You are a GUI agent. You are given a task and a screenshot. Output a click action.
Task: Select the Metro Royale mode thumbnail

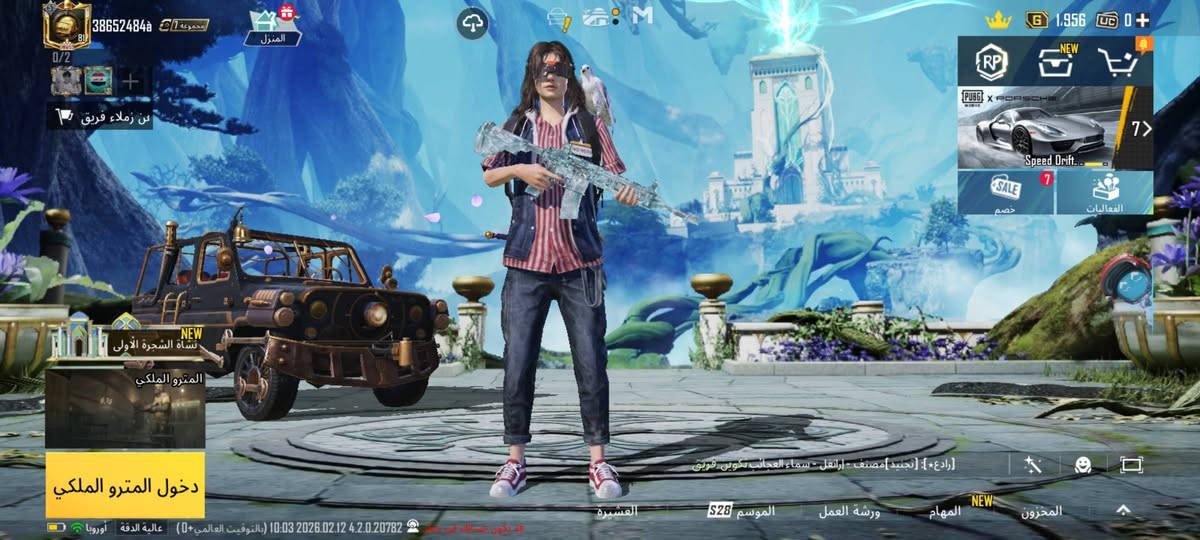[125, 408]
